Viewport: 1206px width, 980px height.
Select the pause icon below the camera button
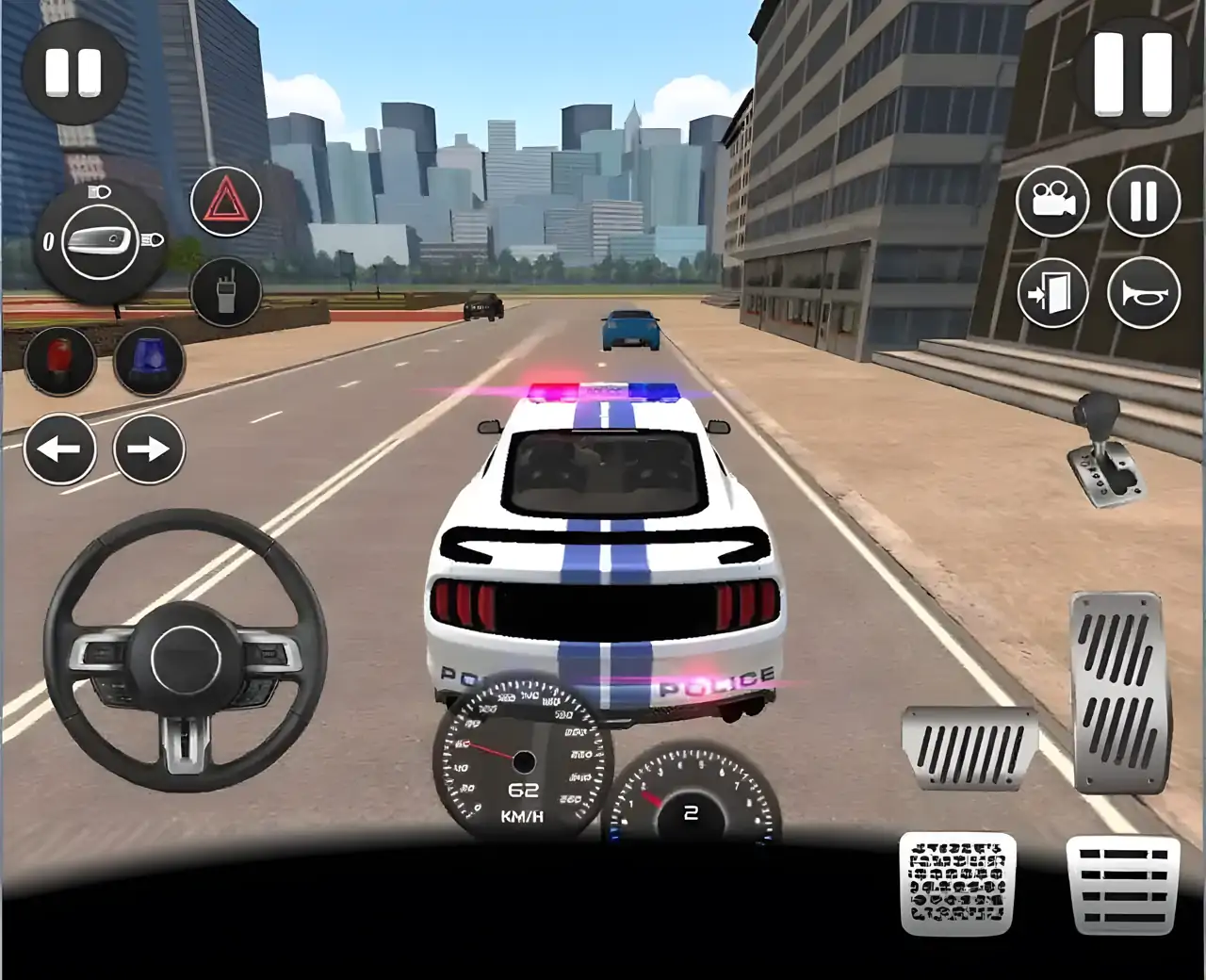point(1144,199)
